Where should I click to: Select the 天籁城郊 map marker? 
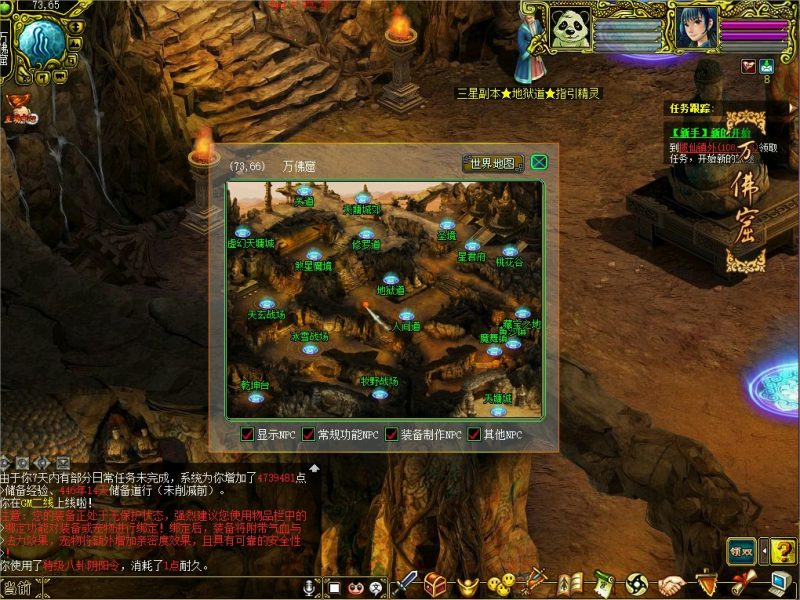[x=361, y=200]
